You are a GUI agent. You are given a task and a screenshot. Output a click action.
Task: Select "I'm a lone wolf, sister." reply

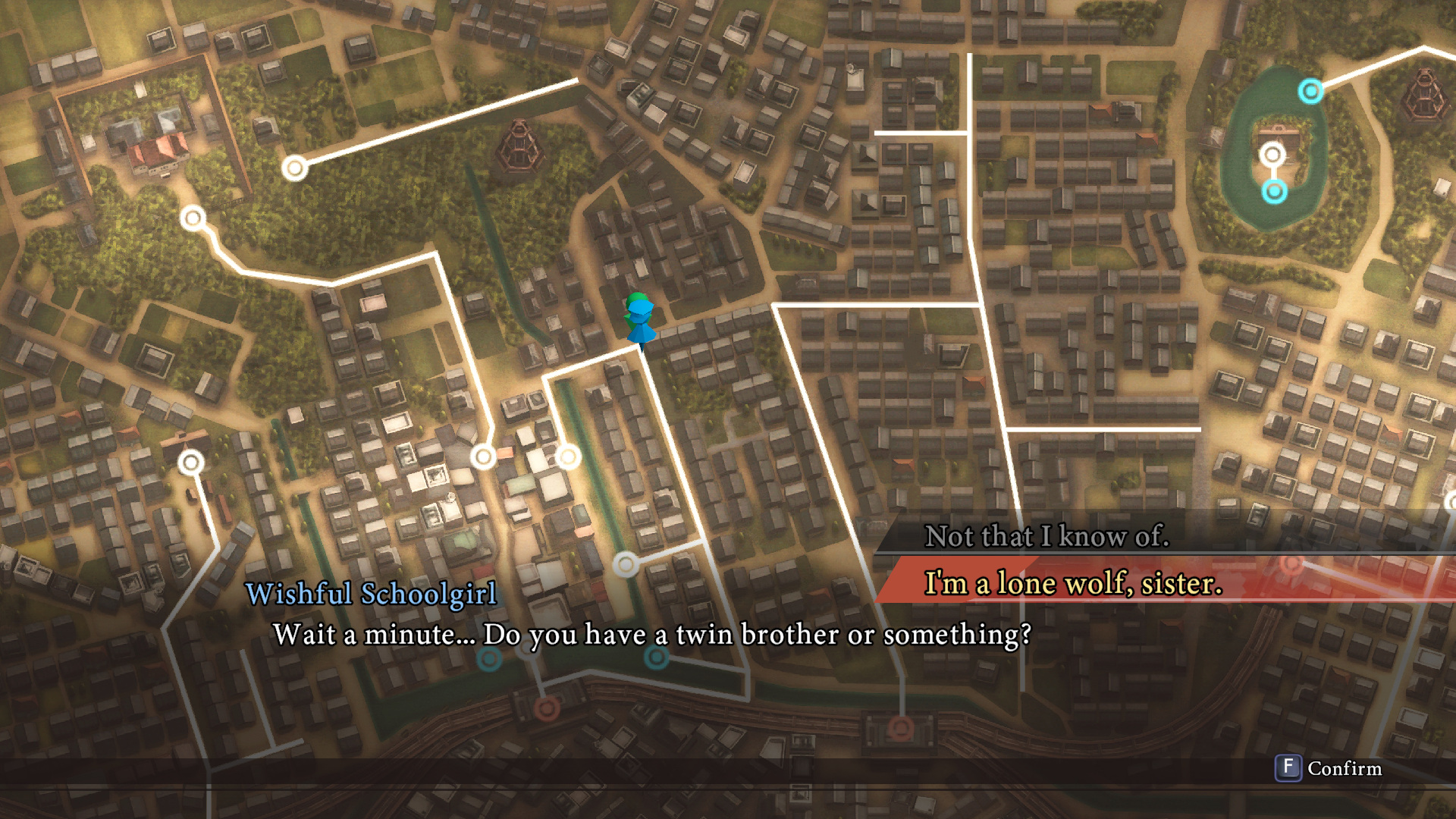(x=1073, y=583)
